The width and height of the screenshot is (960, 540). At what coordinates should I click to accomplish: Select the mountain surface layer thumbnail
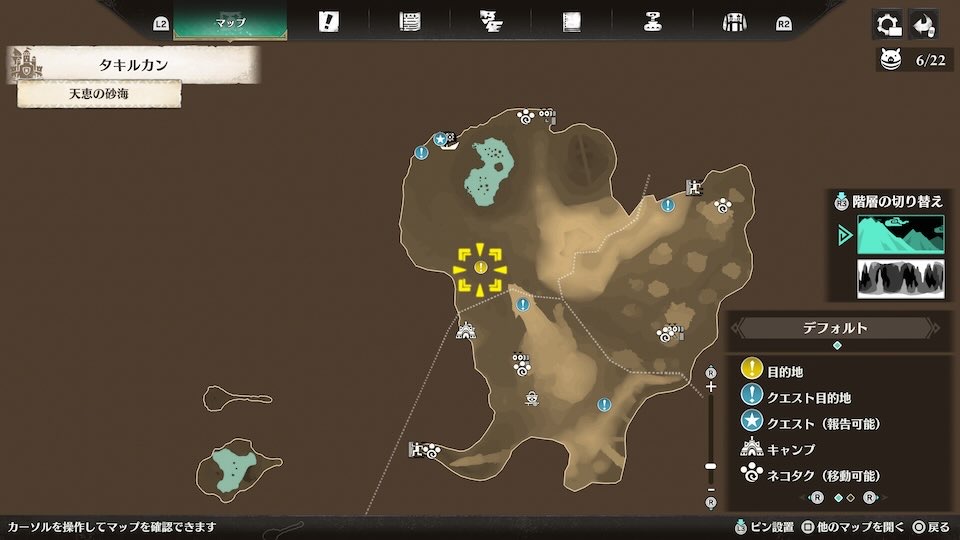coord(900,235)
